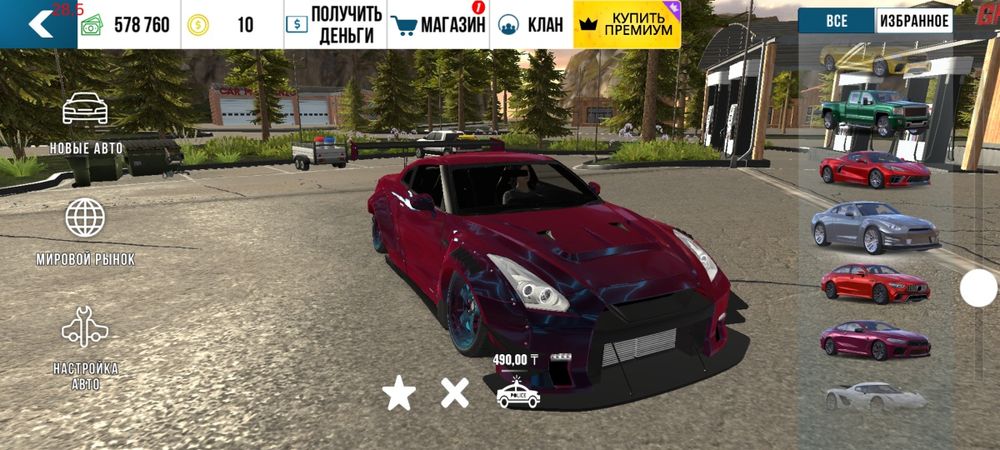
Task: Select the police car icon priced 490,00
Action: tap(518, 394)
